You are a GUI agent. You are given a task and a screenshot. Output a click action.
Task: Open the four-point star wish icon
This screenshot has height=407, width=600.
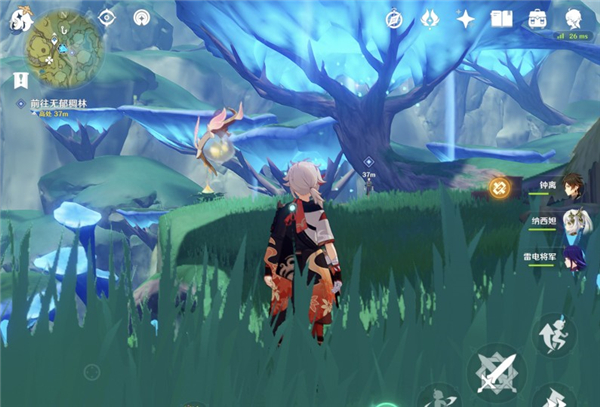click(x=465, y=18)
